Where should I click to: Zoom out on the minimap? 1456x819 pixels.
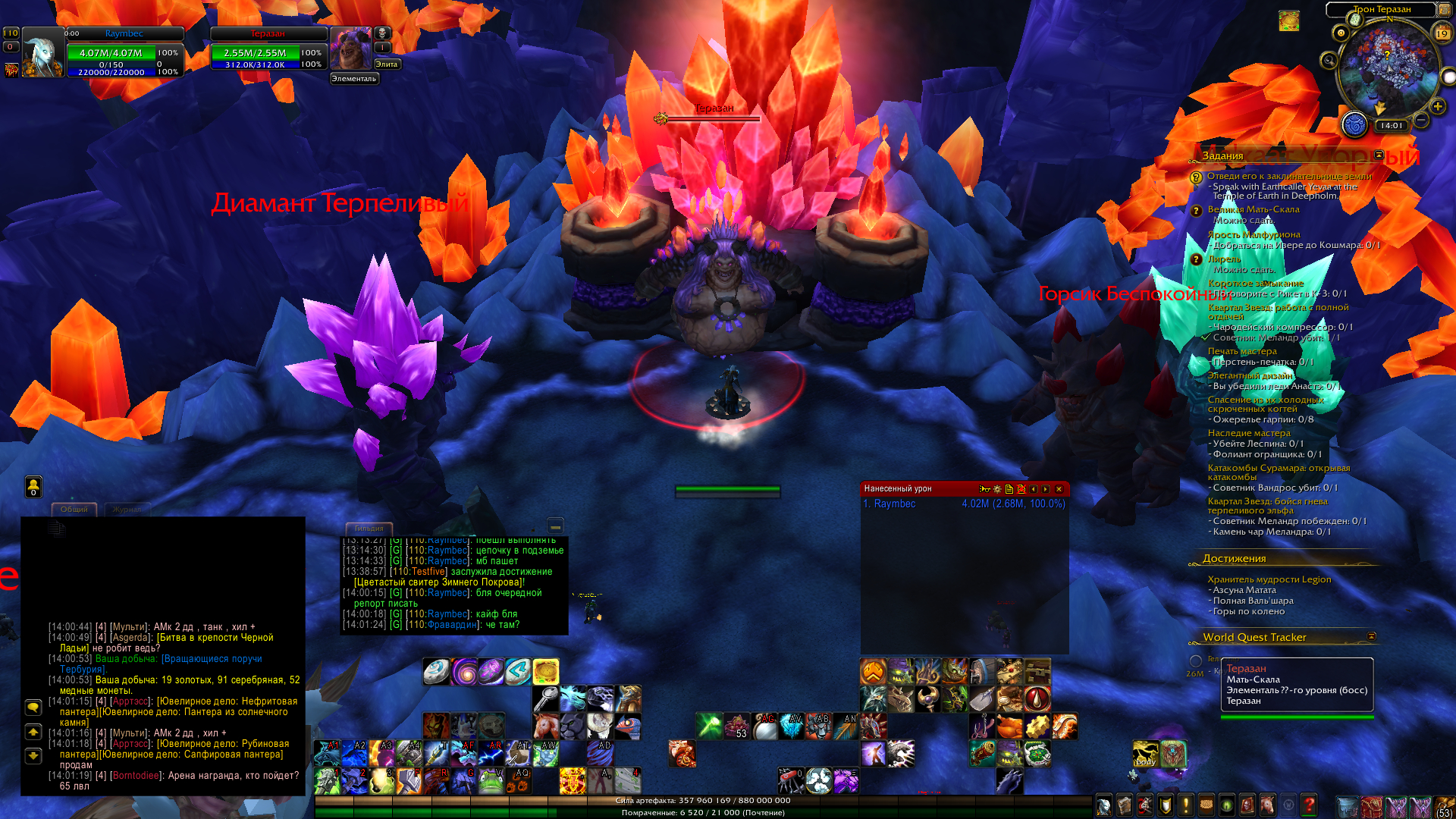click(1422, 120)
